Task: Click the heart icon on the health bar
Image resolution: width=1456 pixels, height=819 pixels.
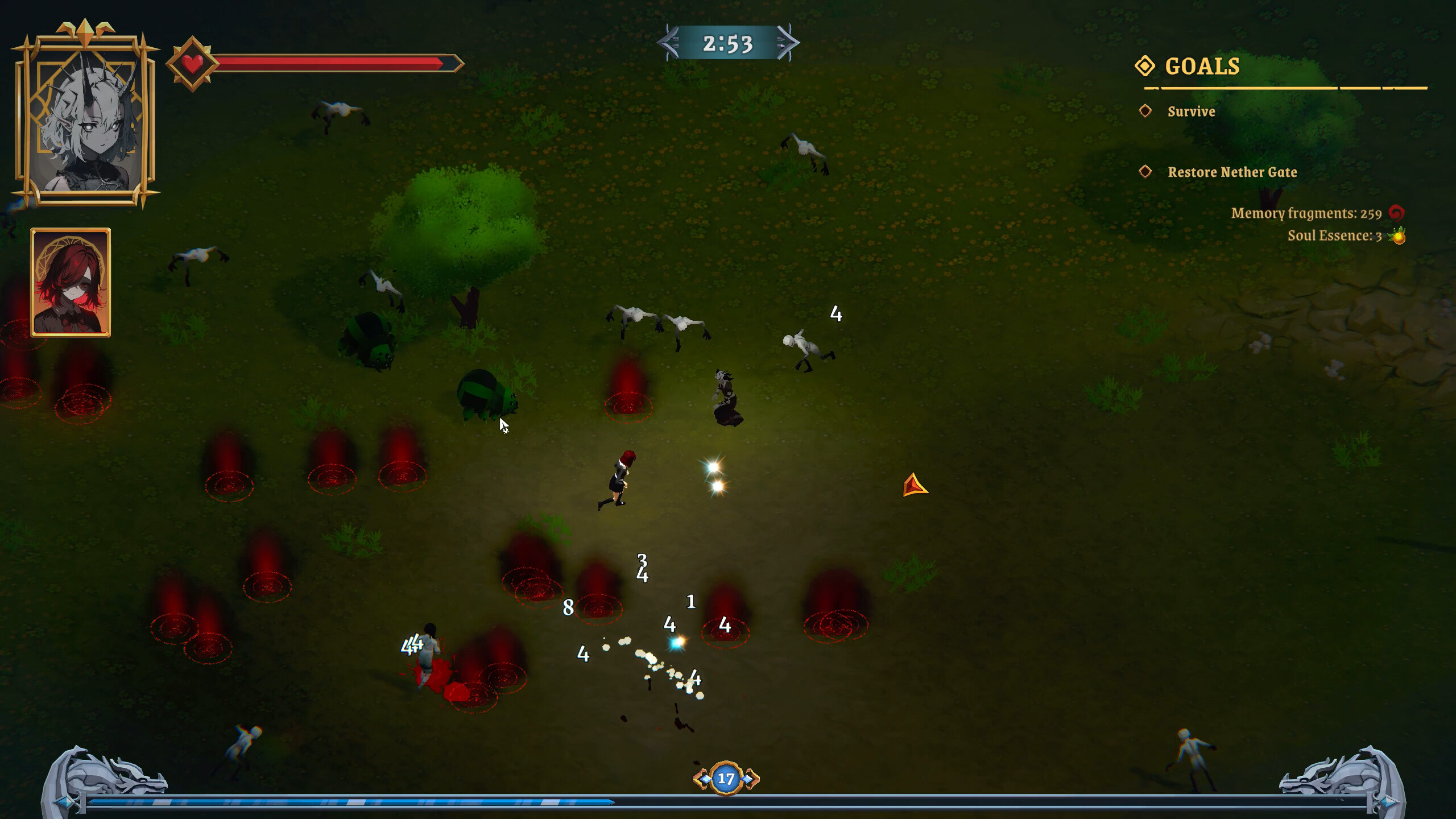Action: pyautogui.click(x=193, y=62)
